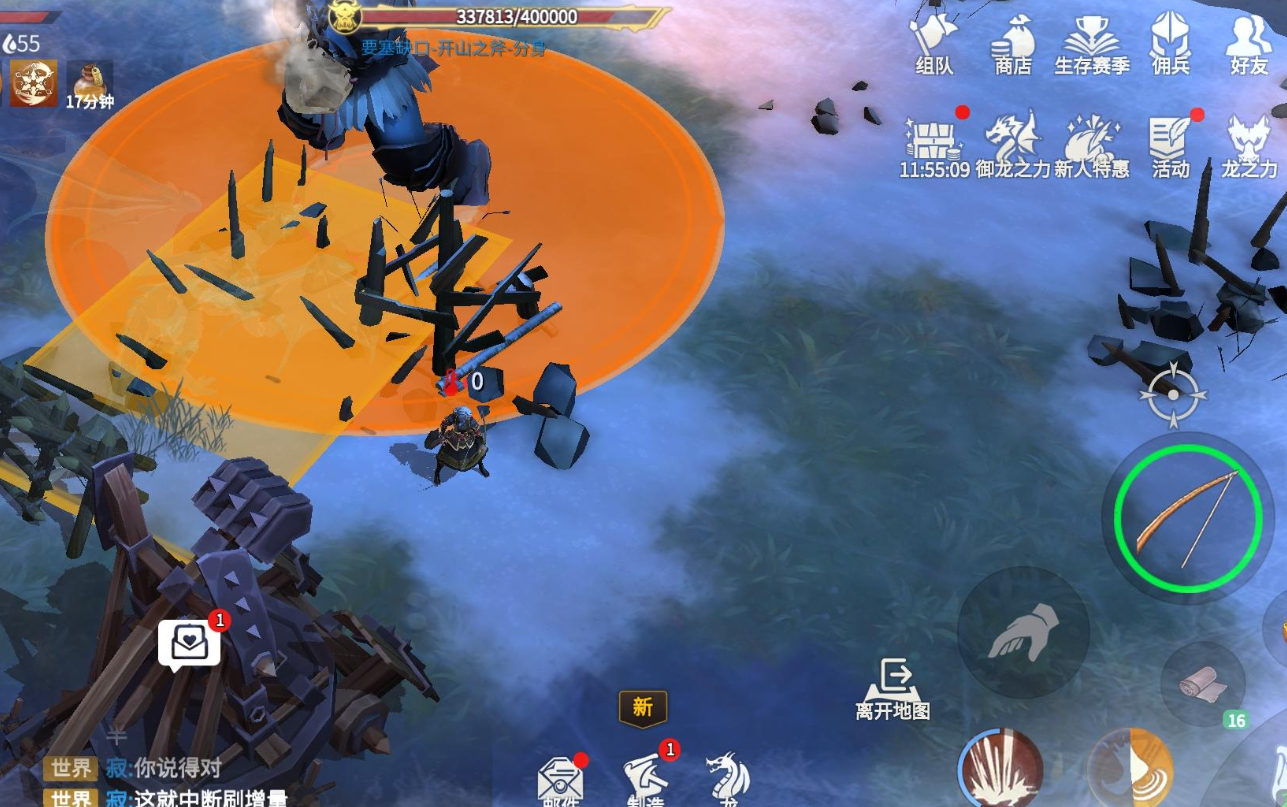Viewport: 1287px width, 807px height.
Task: Open the 好友 friends list
Action: pos(1249,43)
